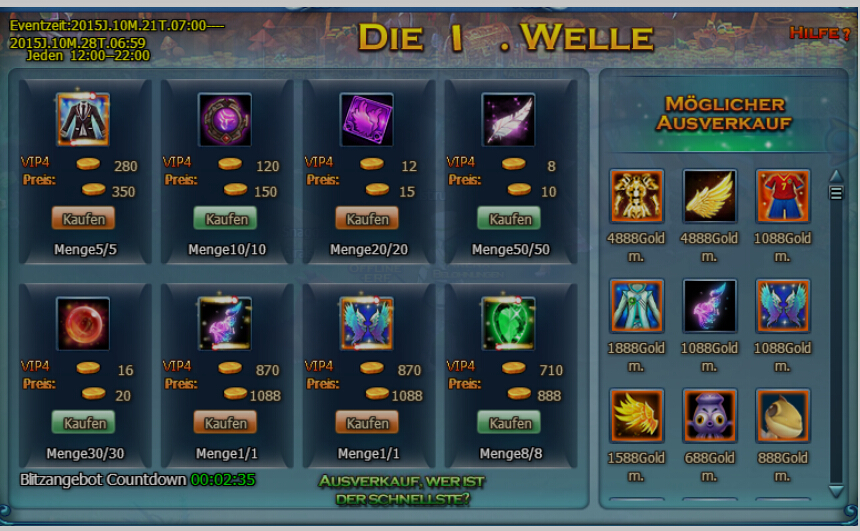Inspect the white feather icon
Screen dimensions: 860x531
(508, 120)
